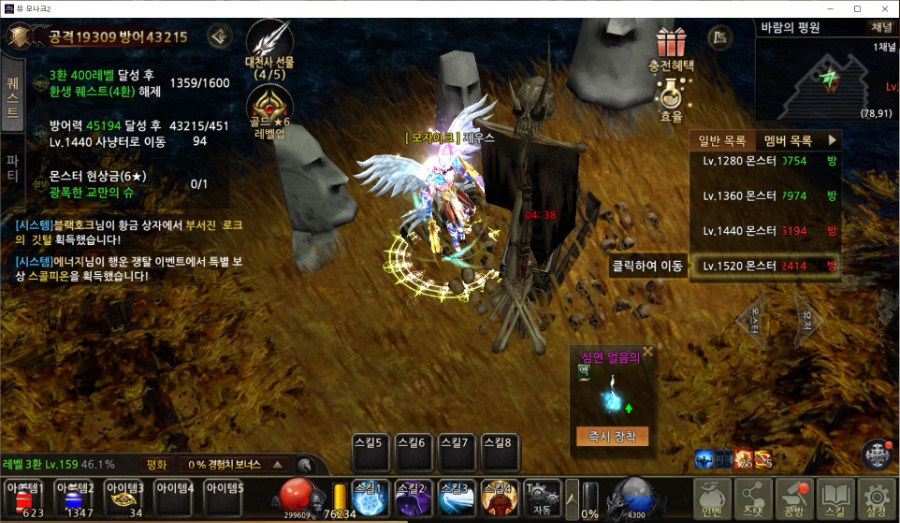
Task: Select the 퀘스트 side tab
Action: pos(12,95)
